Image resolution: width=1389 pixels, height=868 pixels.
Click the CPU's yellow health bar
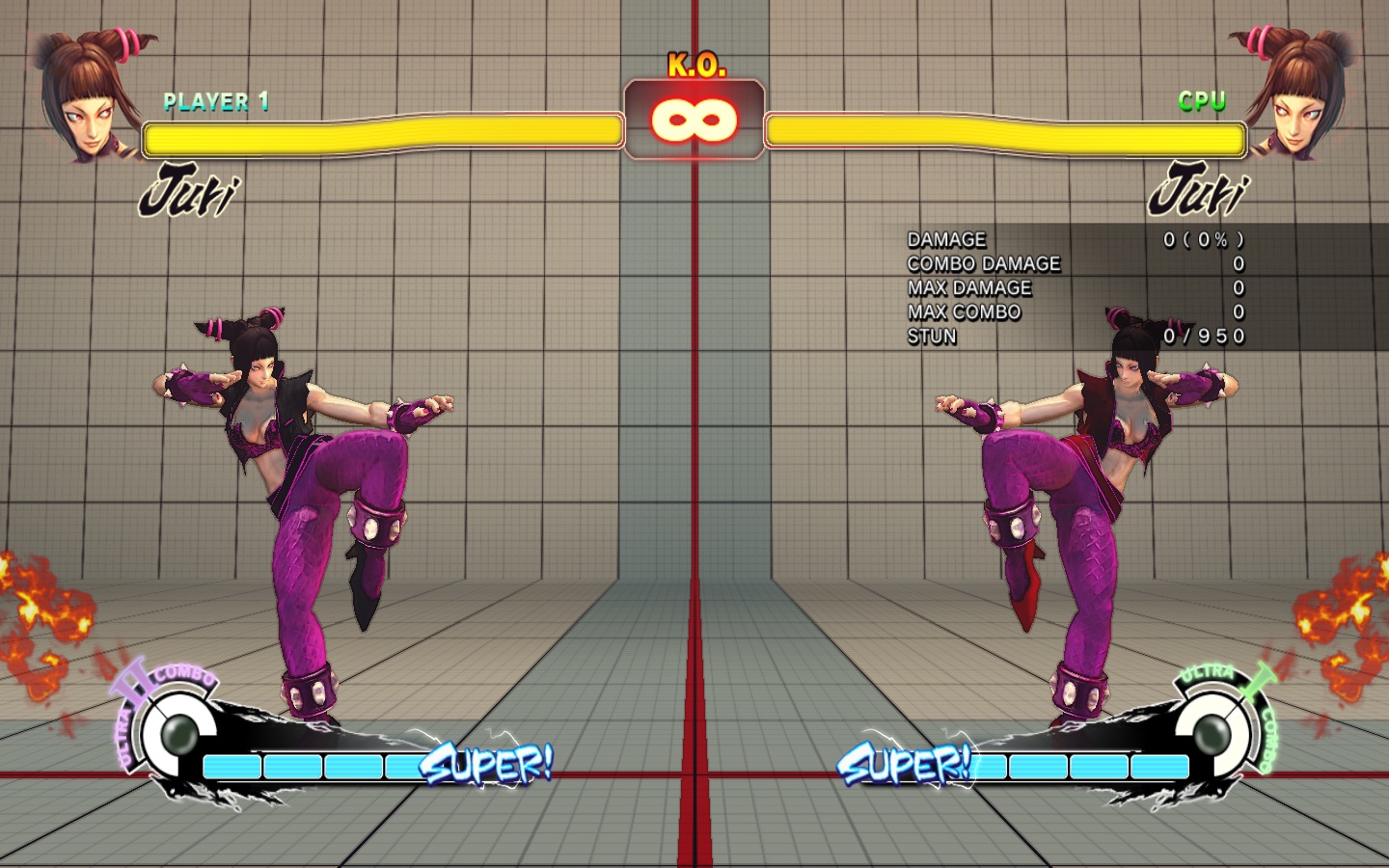pyautogui.click(x=1003, y=135)
